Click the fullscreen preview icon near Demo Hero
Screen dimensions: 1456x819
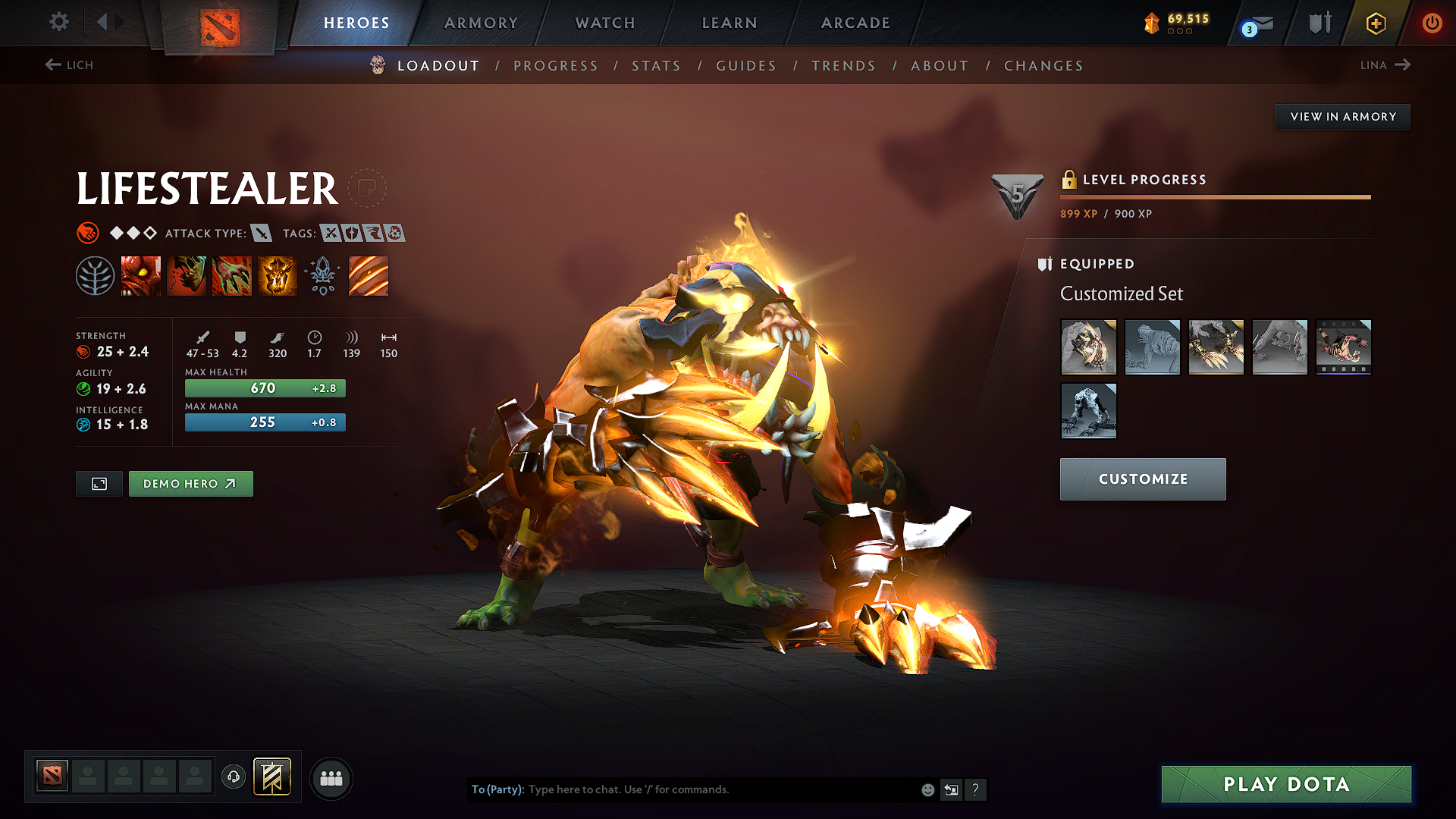click(99, 483)
